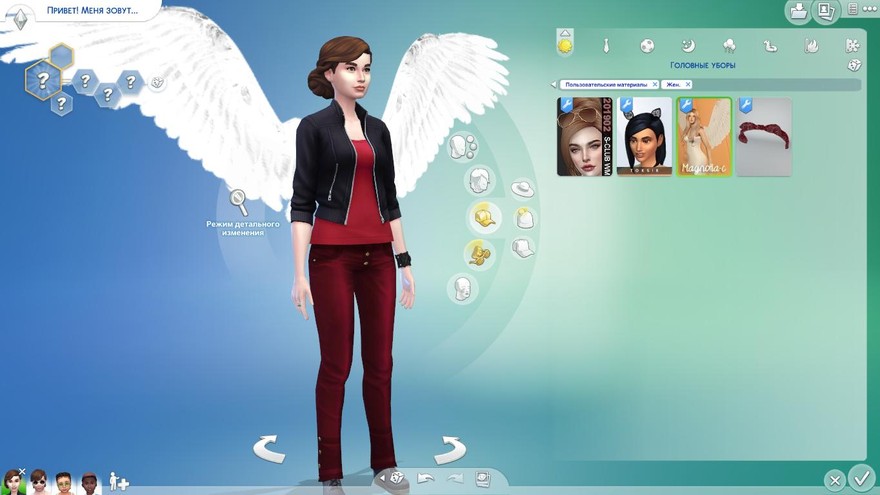Open the sleepwear moon category
Image resolution: width=880 pixels, height=495 pixels.
[x=688, y=46]
